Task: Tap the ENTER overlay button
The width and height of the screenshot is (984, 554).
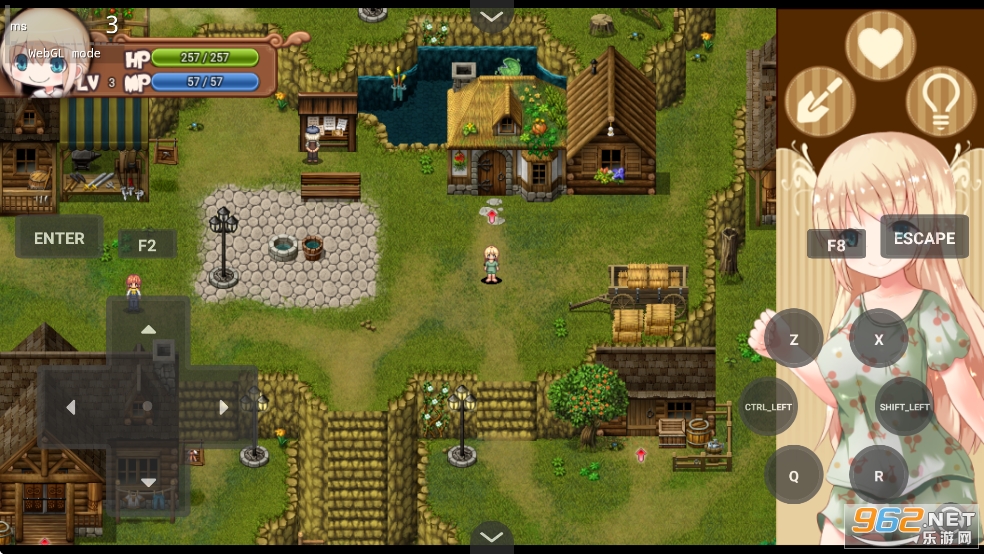Action: point(59,238)
